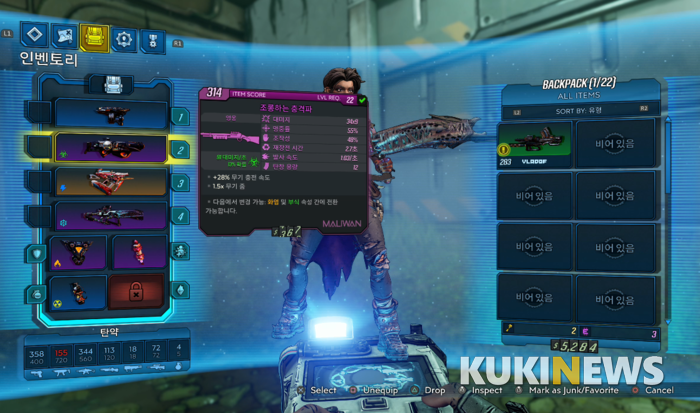Image resolution: width=700 pixels, height=413 pixels.
Task: Select the red grenade mod slot
Action: coord(139,253)
